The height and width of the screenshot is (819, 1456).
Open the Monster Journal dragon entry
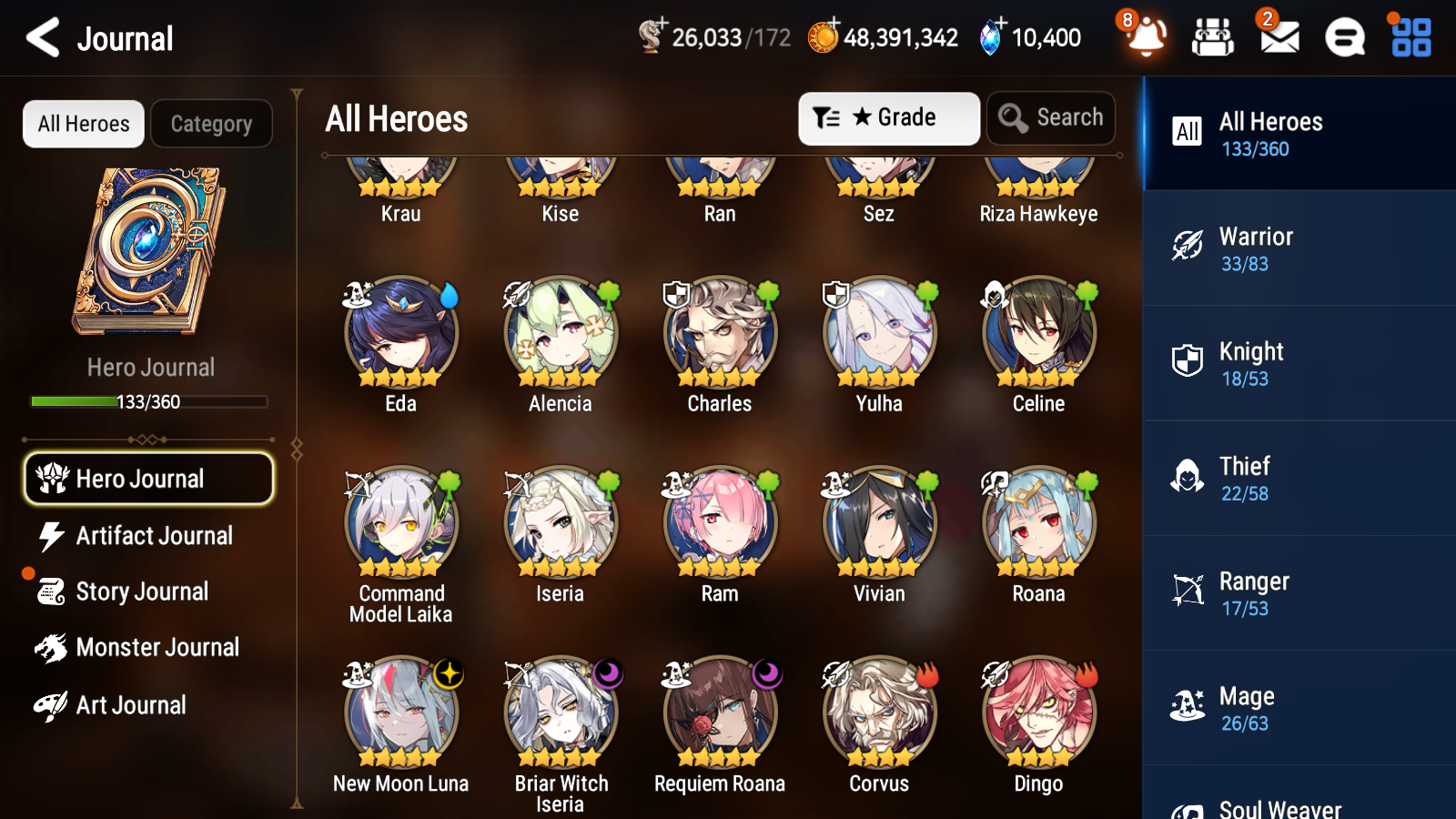pyautogui.click(x=159, y=647)
